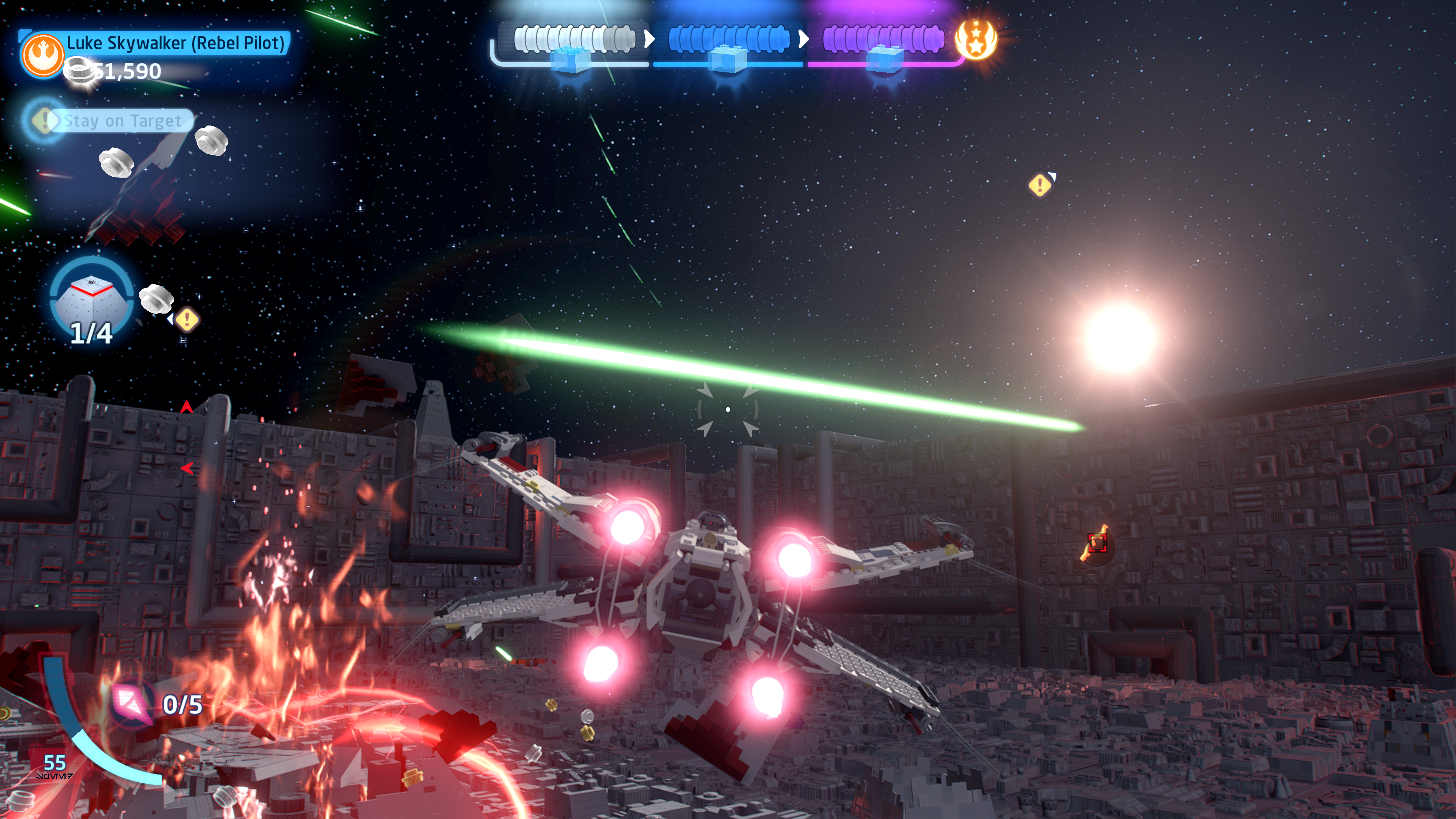Click the yellow objective marker beside the minikit counter
This screenshot has width=1456, height=819.
[x=187, y=320]
